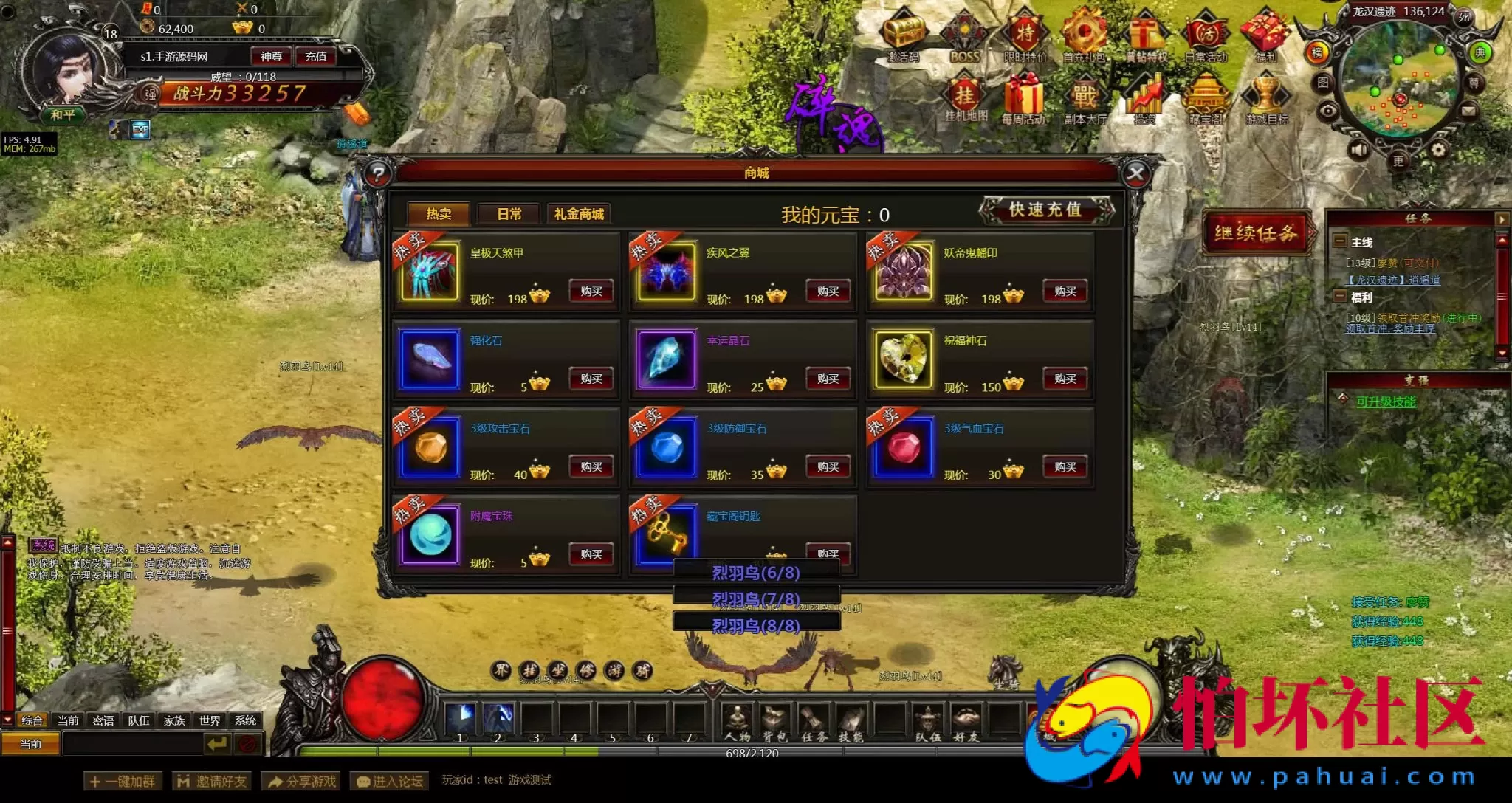The image size is (1512, 803).
Task: Open the 礼金商城 tab
Action: click(579, 214)
